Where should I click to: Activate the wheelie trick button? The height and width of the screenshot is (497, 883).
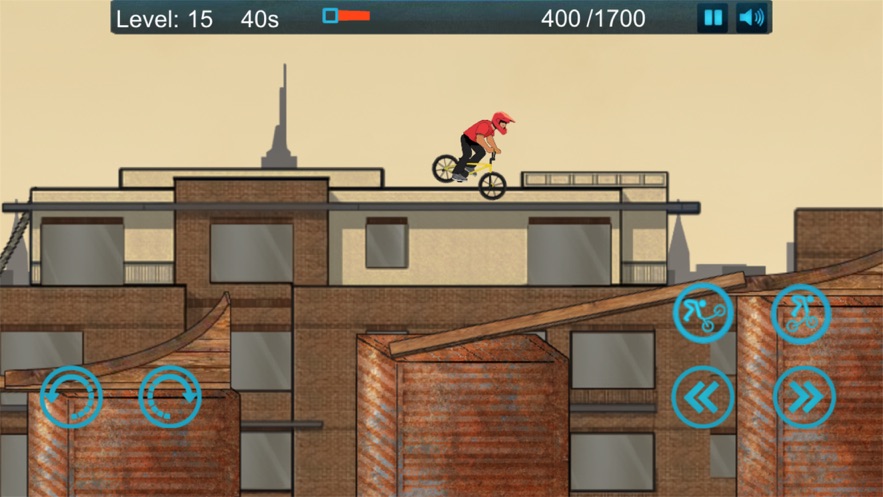(703, 313)
